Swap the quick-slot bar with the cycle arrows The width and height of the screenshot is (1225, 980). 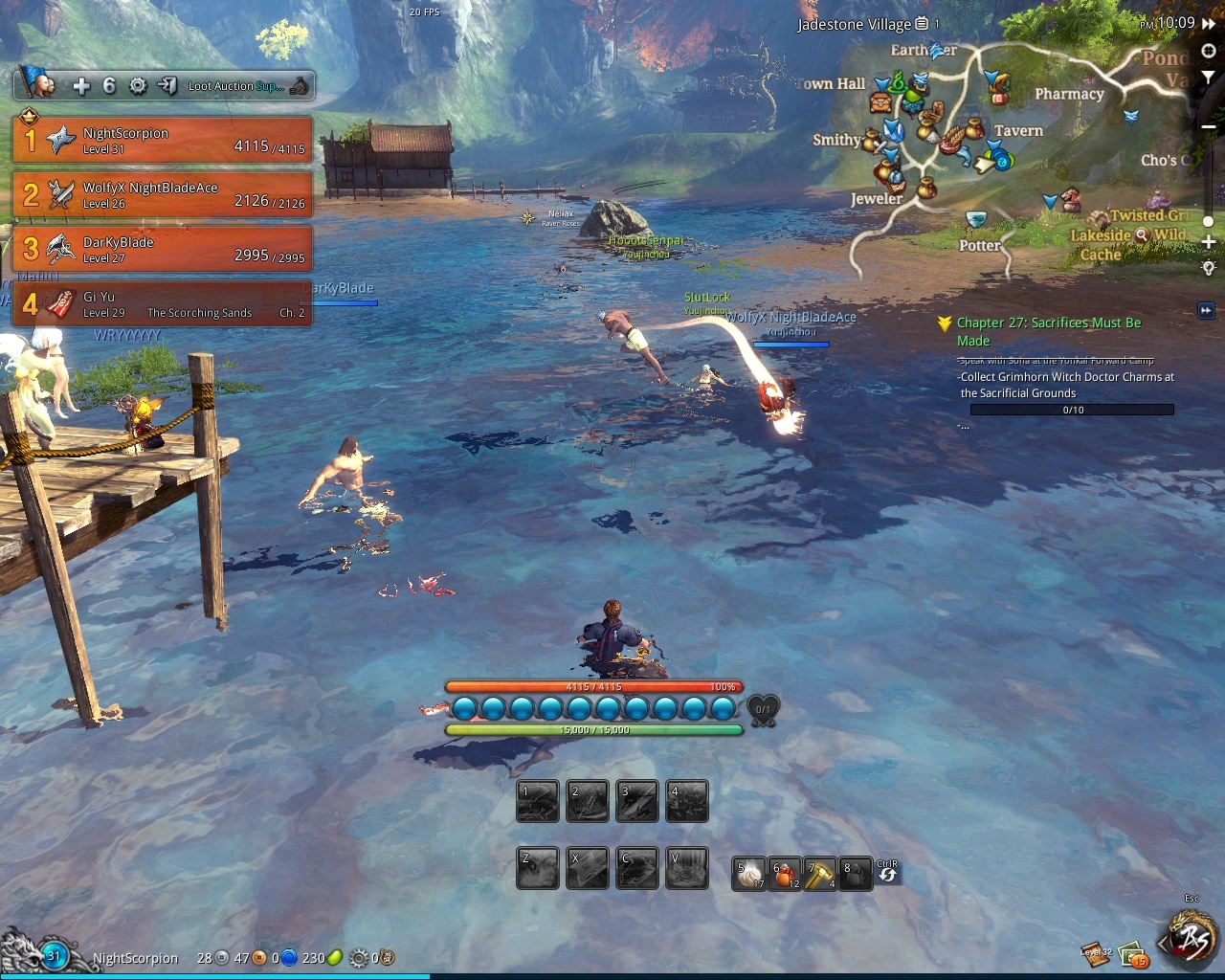pos(887,874)
